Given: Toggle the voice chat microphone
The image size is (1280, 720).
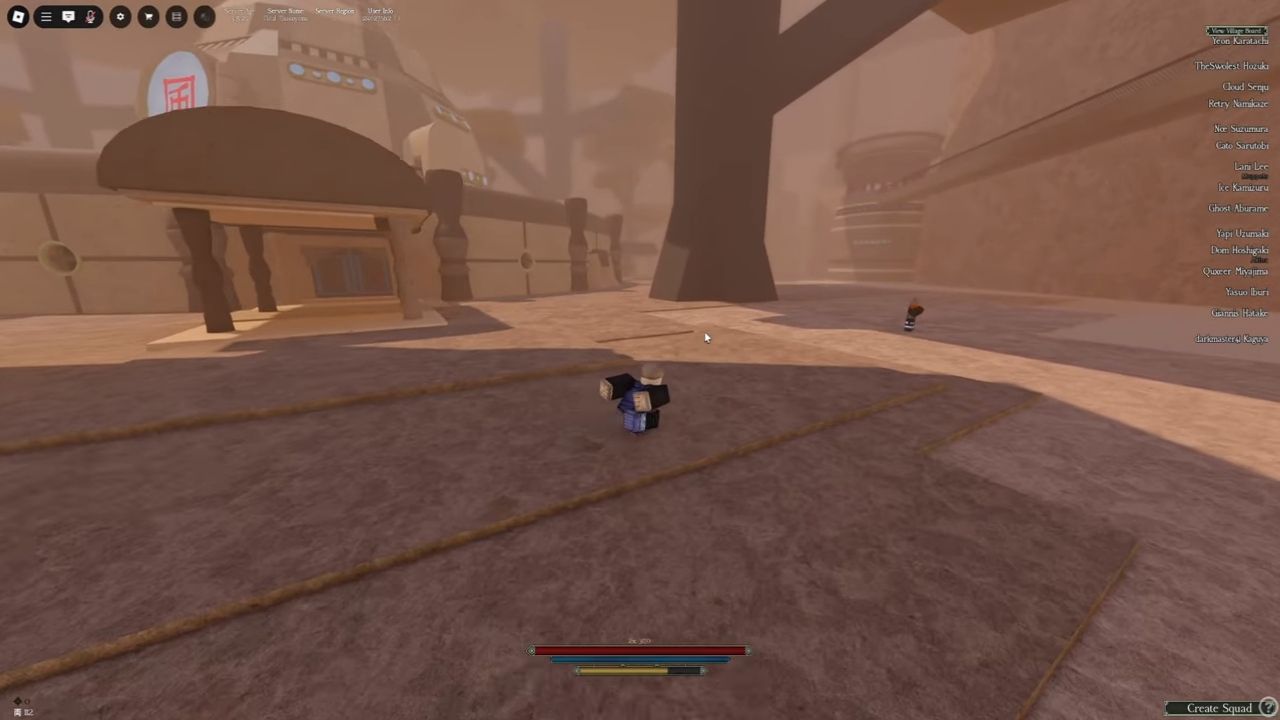Looking at the screenshot, I should [90, 16].
